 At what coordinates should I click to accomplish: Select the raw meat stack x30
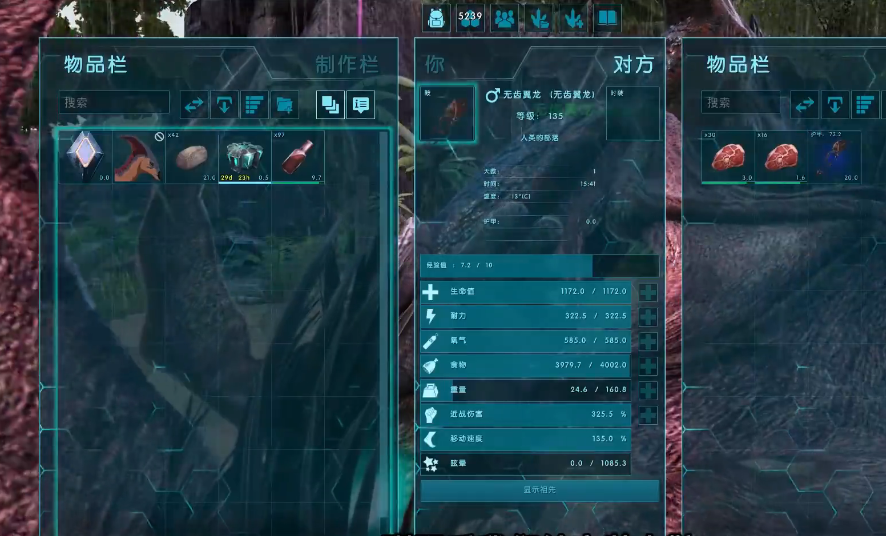(727, 157)
